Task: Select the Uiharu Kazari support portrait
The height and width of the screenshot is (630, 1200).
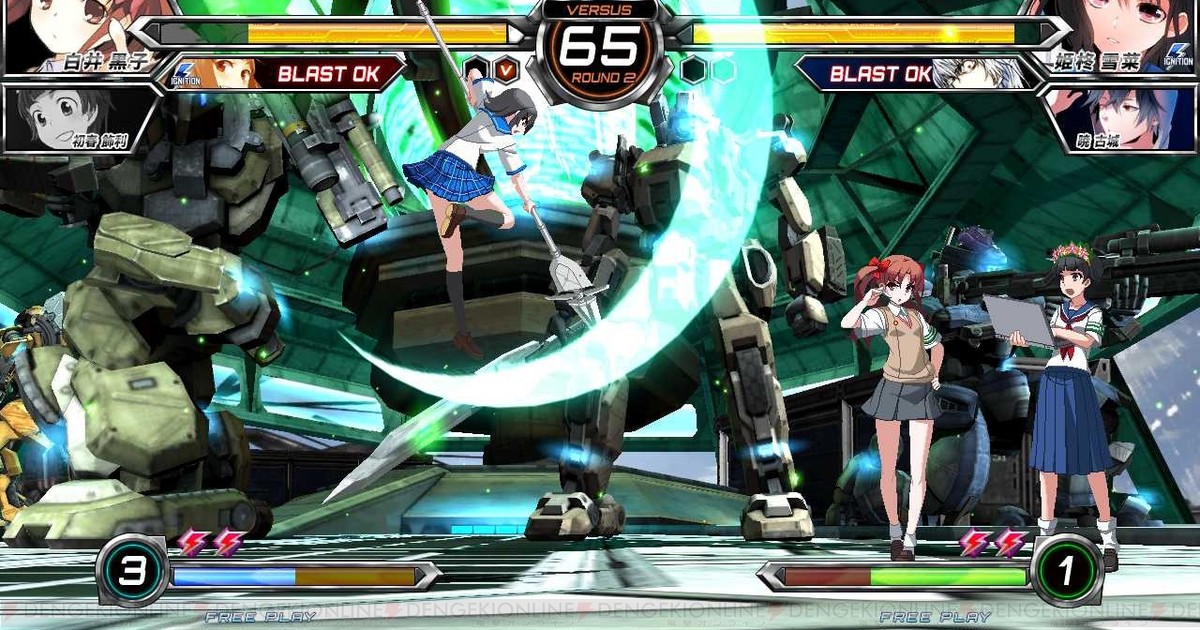Action: tap(75, 118)
